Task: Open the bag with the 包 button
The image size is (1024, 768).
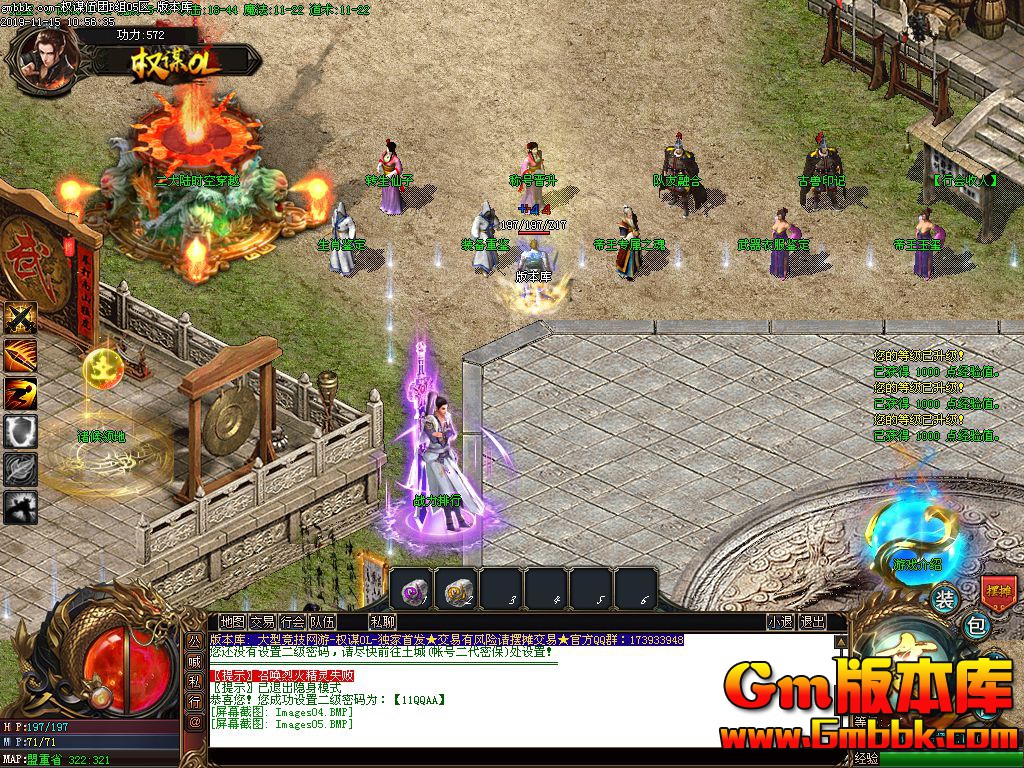Action: click(x=978, y=627)
